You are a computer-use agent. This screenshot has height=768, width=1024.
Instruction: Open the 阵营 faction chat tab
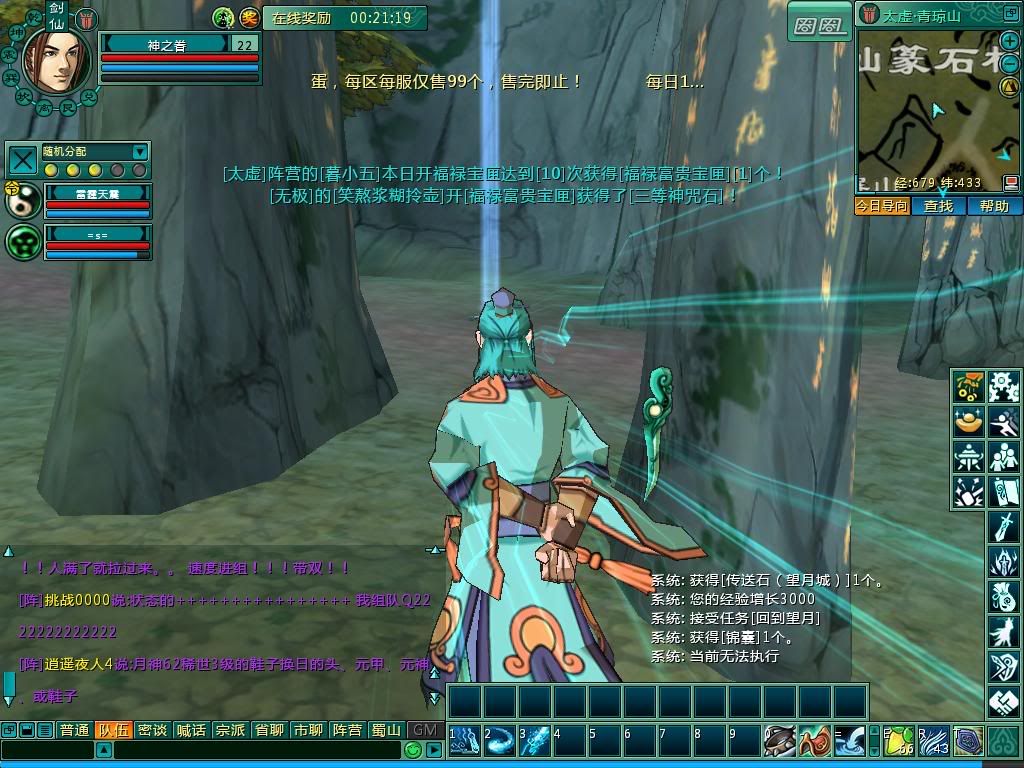(347, 730)
